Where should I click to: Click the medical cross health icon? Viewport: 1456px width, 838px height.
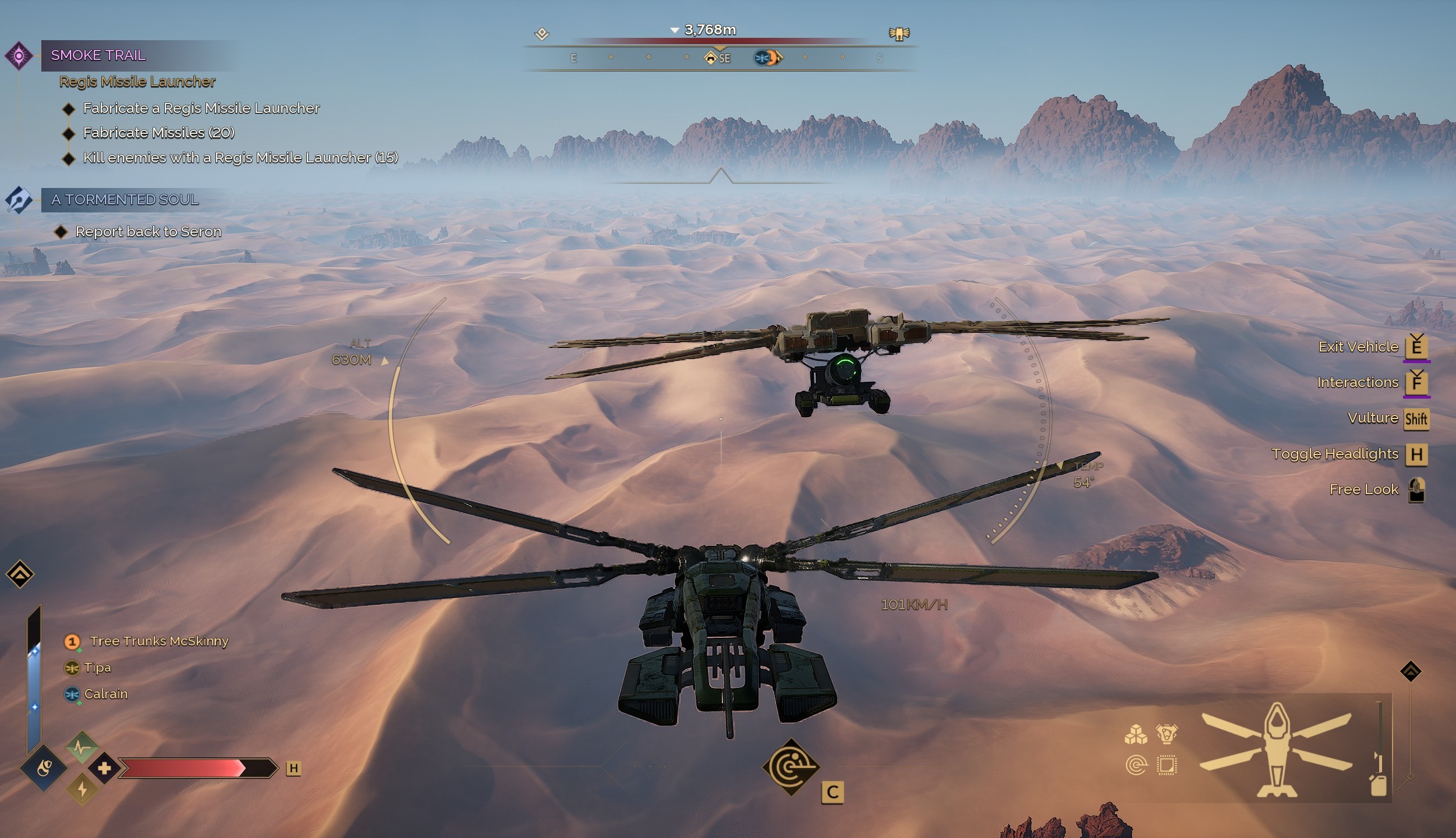point(104,768)
